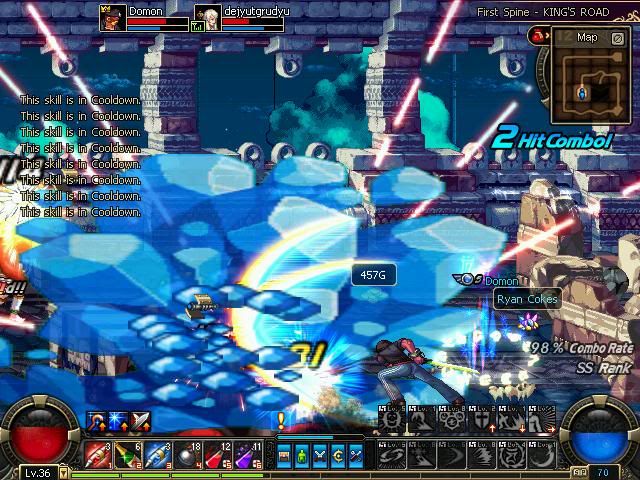640x480 pixels.
Task: Click the red pouch icon beside the map
Action: pyautogui.click(x=538, y=36)
